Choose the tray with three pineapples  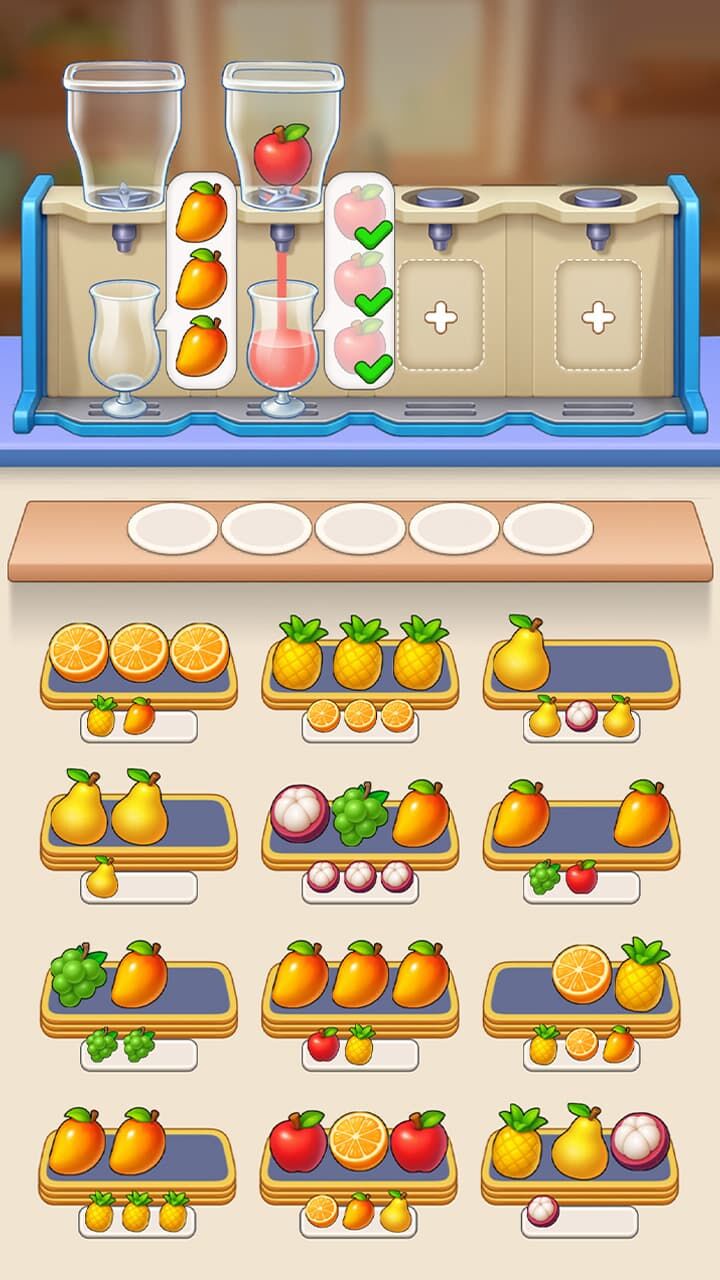click(x=360, y=665)
